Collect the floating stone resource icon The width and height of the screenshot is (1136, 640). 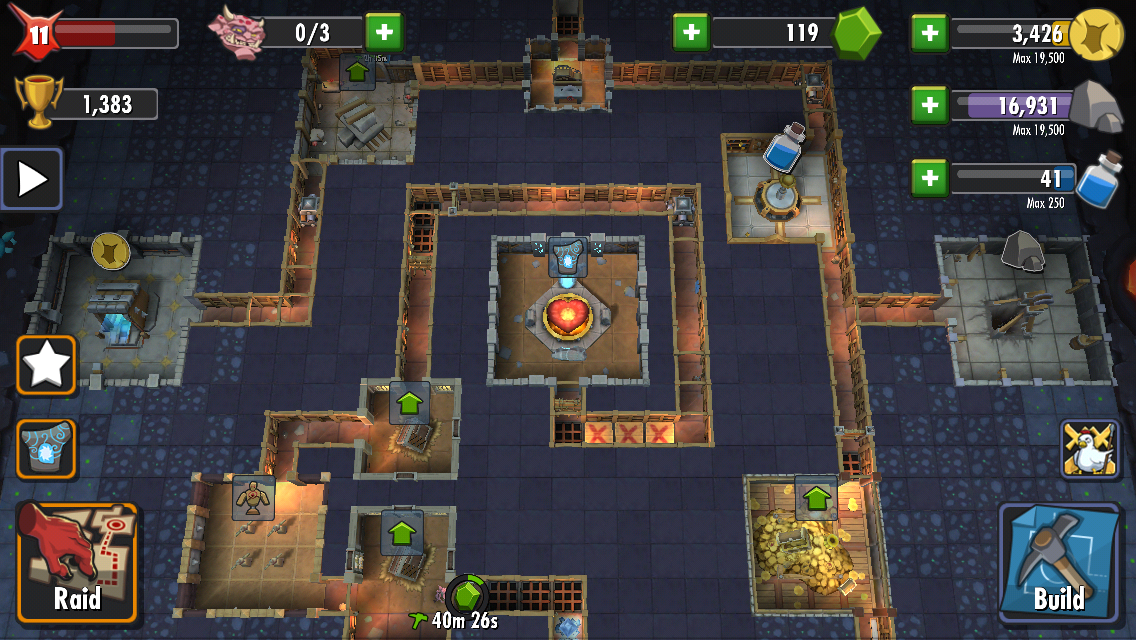tap(1022, 251)
